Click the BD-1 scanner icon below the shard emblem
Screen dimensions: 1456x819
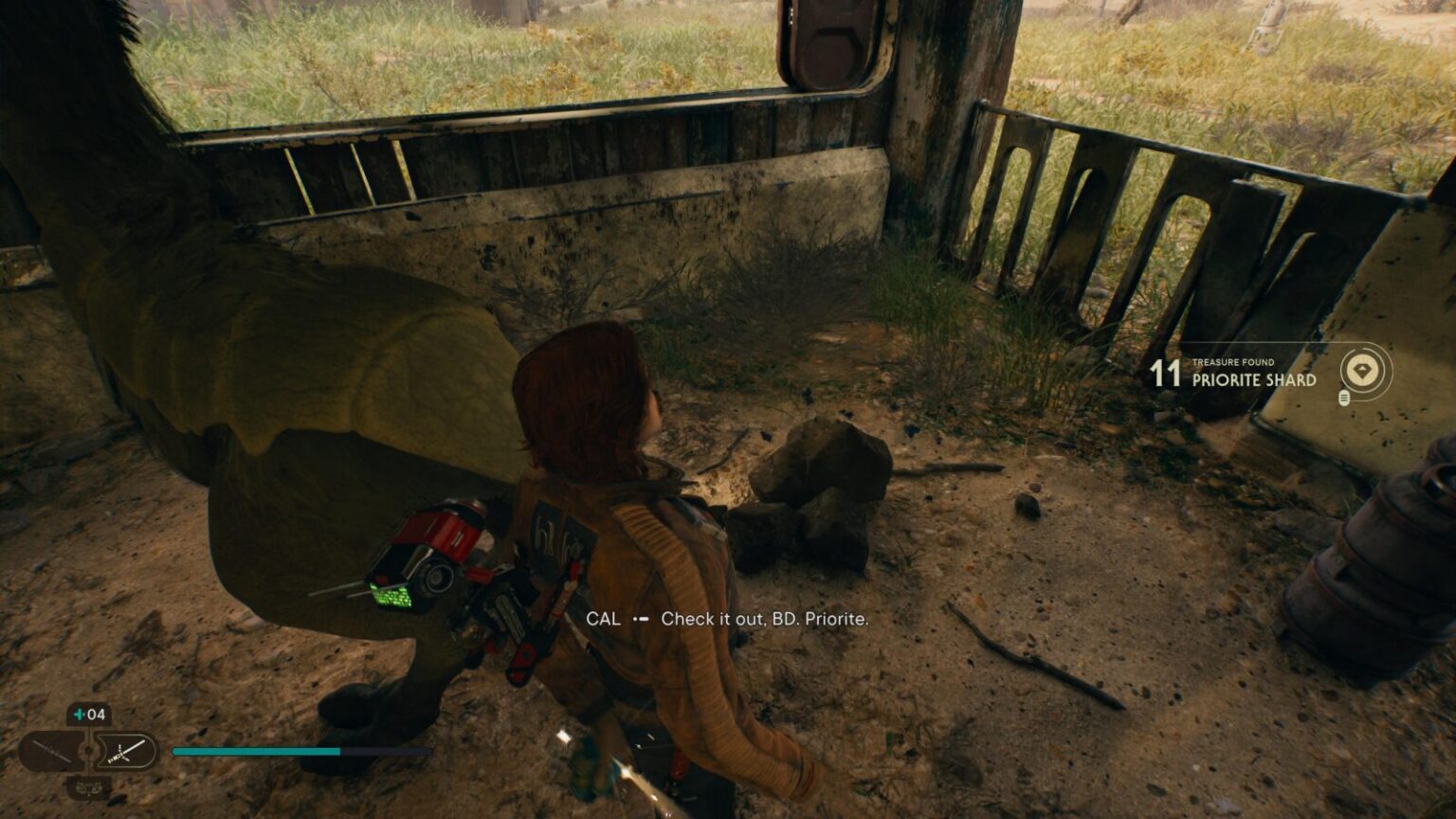[1344, 398]
